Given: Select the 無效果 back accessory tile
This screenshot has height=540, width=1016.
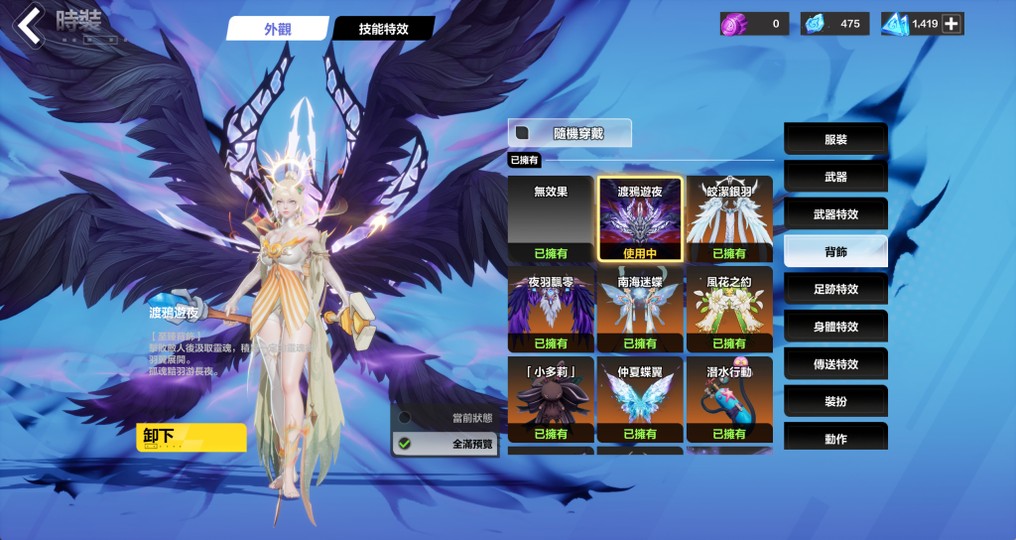Looking at the screenshot, I should point(550,218).
